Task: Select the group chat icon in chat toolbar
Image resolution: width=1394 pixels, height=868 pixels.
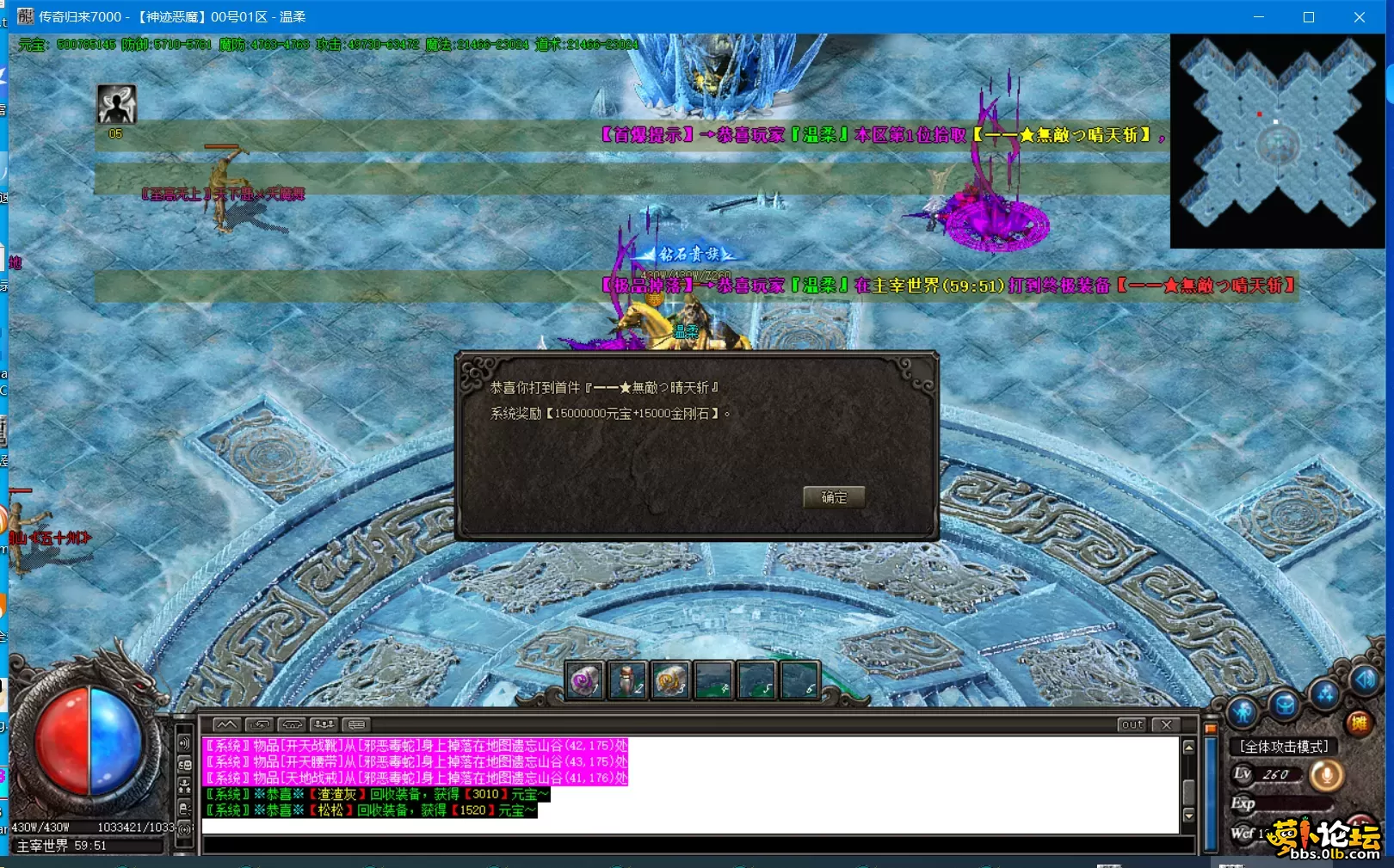Action: (x=324, y=726)
